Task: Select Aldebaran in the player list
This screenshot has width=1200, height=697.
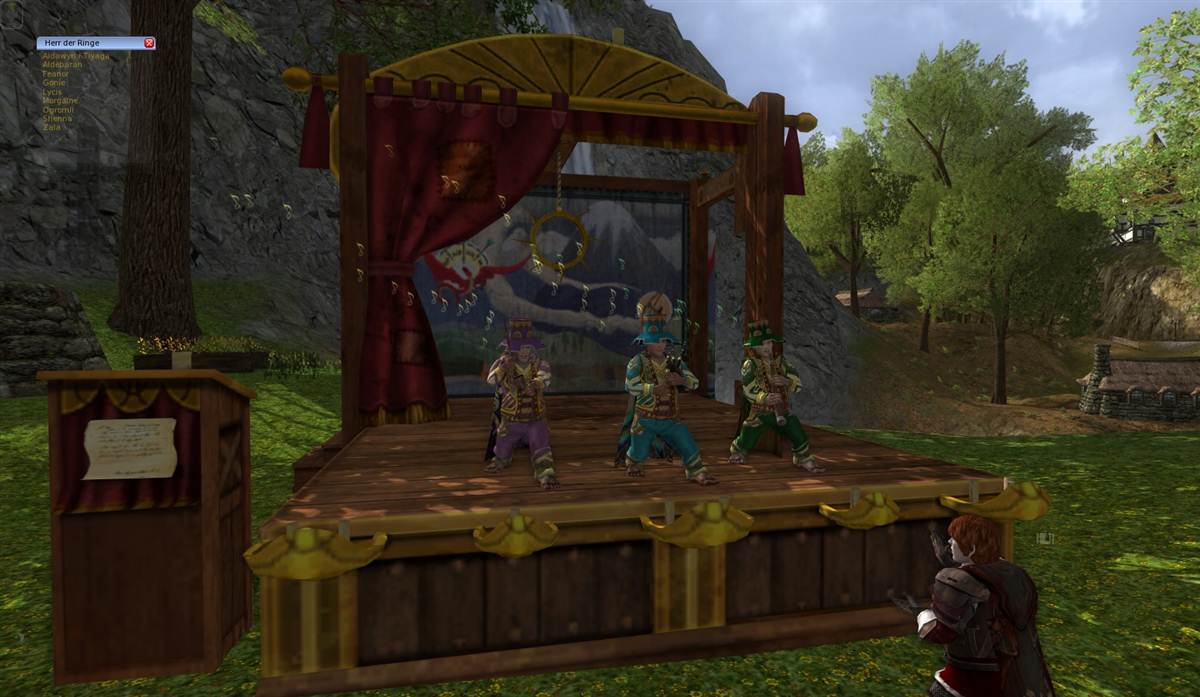Action: [x=61, y=65]
